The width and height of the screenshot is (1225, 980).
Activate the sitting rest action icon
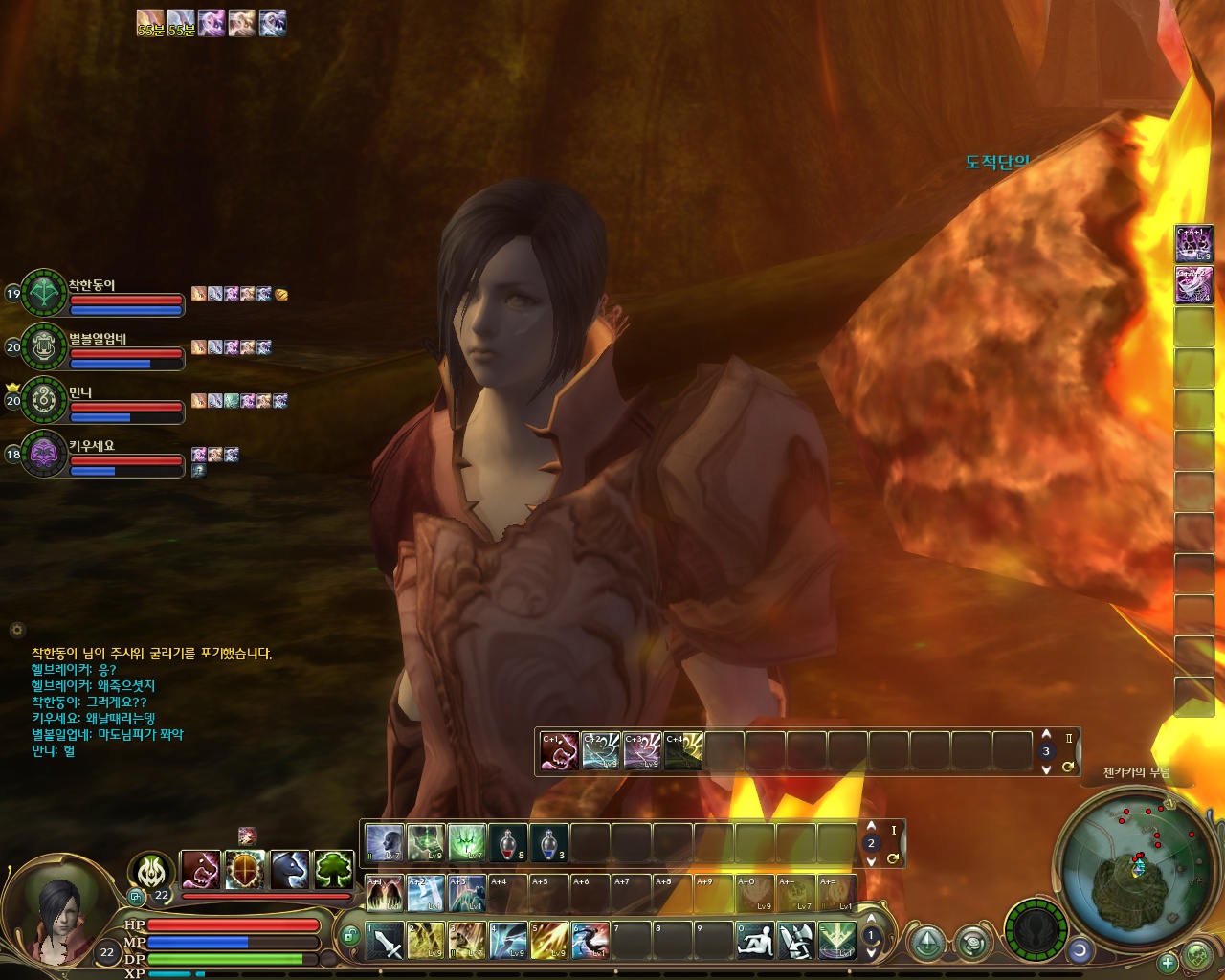[x=755, y=941]
